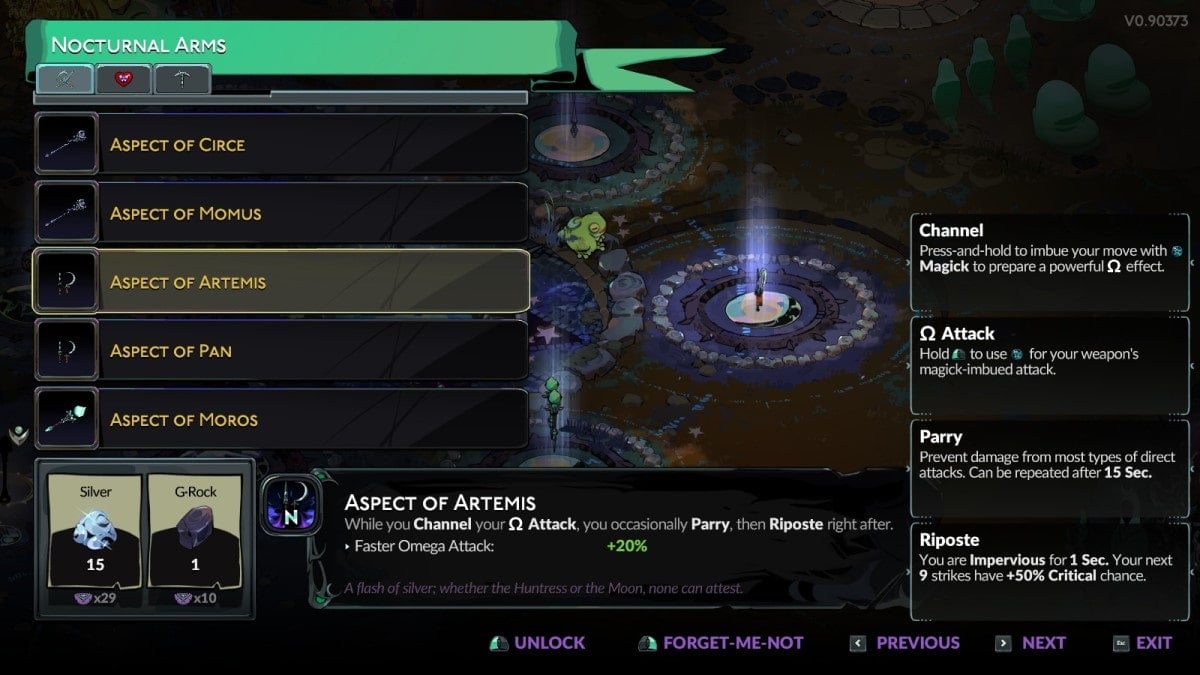The image size is (1200, 675).
Task: Set a Forget-Me-Not reminder
Action: point(721,643)
